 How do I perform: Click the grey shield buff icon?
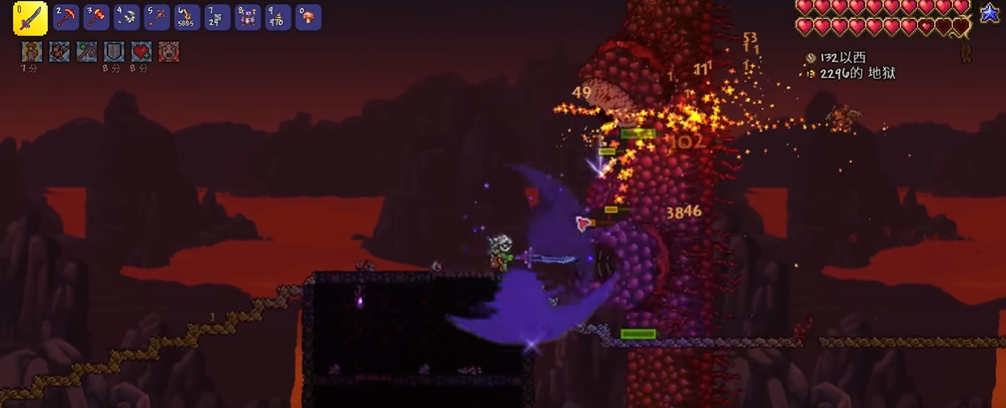[113, 52]
